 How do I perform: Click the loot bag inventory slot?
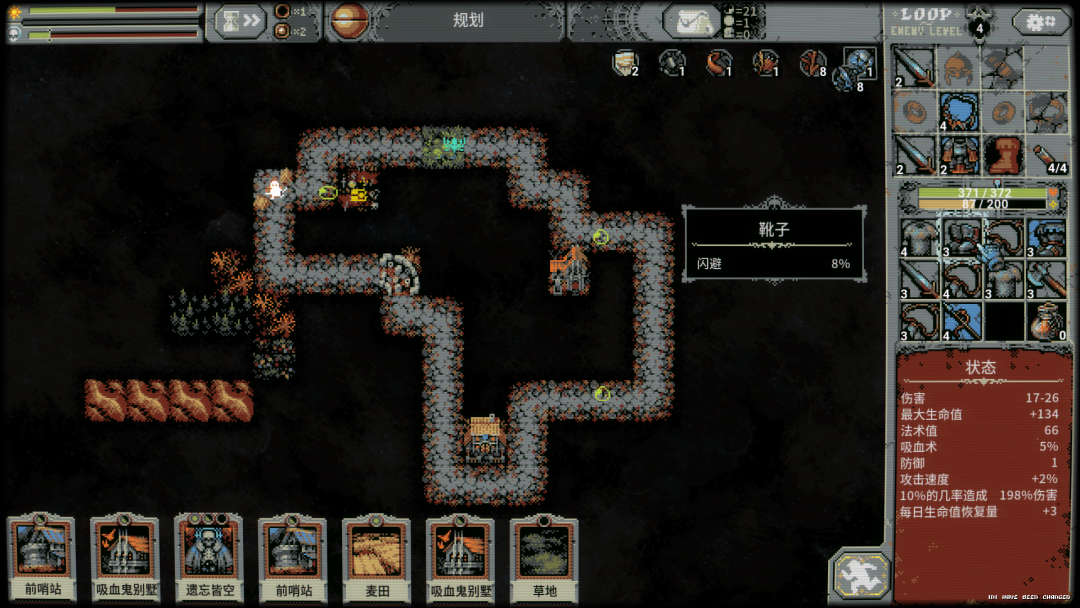[1046, 320]
